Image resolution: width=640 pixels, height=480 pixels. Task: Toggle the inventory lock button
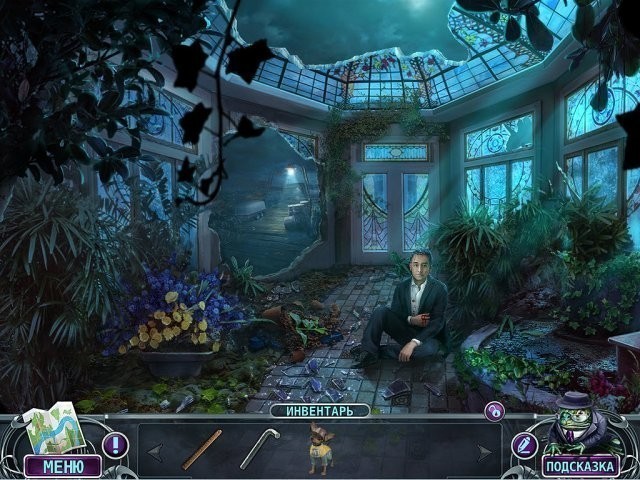[494, 410]
